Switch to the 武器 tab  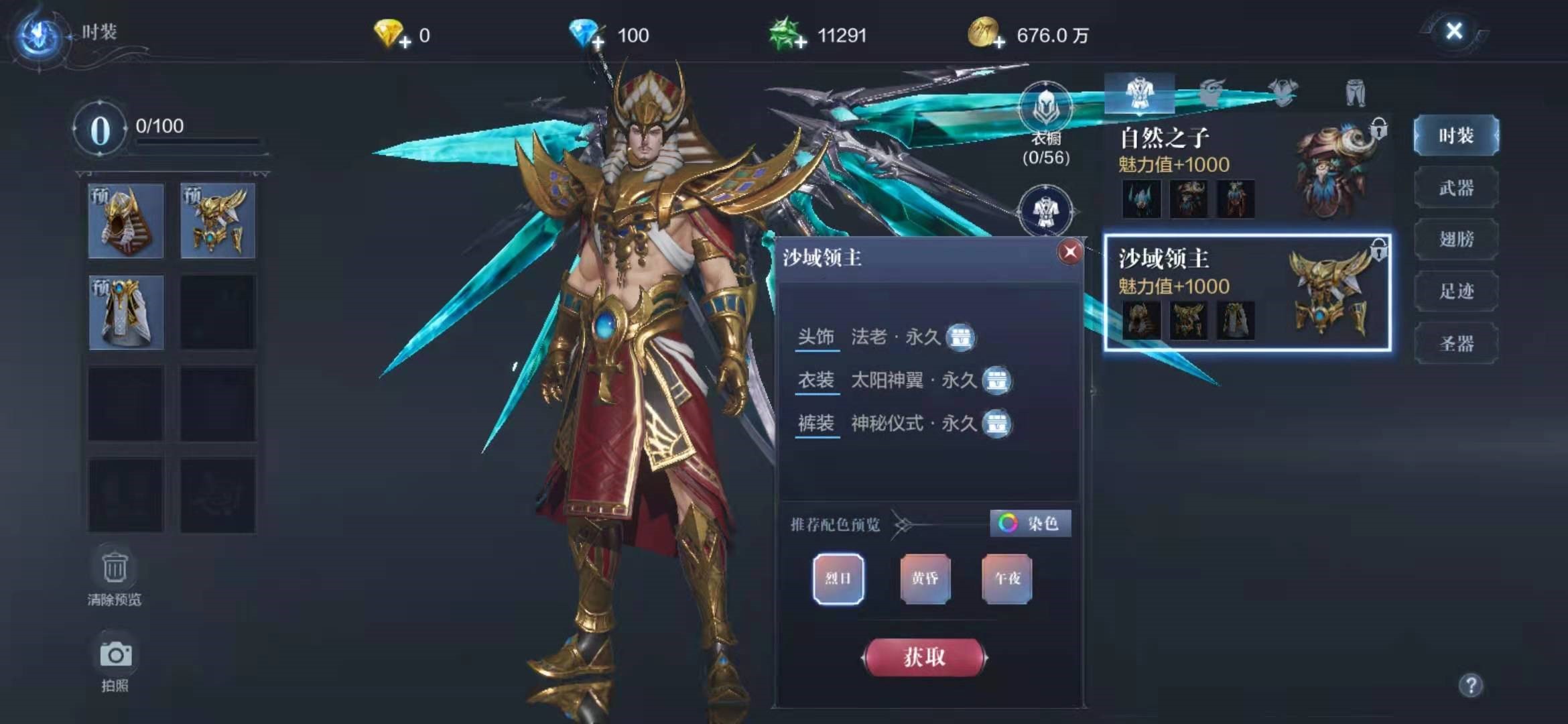coord(1456,187)
